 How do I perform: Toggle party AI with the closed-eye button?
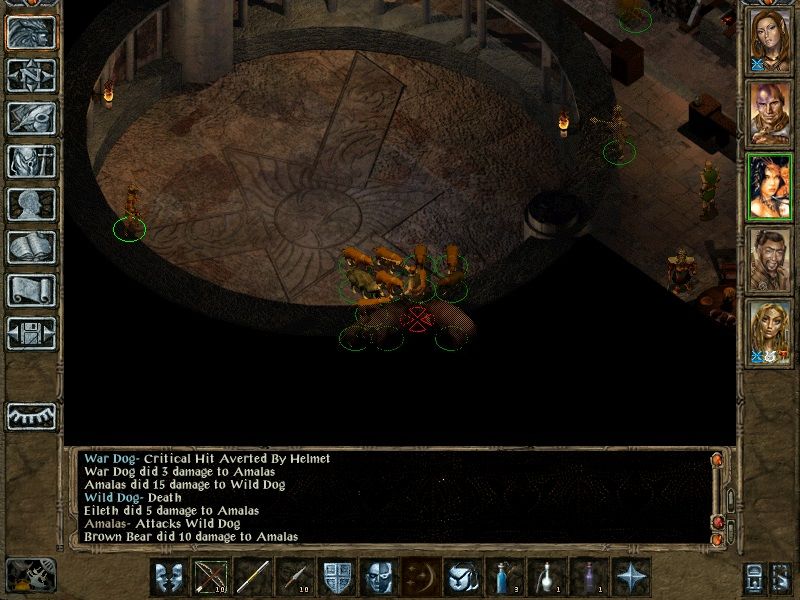31,415
